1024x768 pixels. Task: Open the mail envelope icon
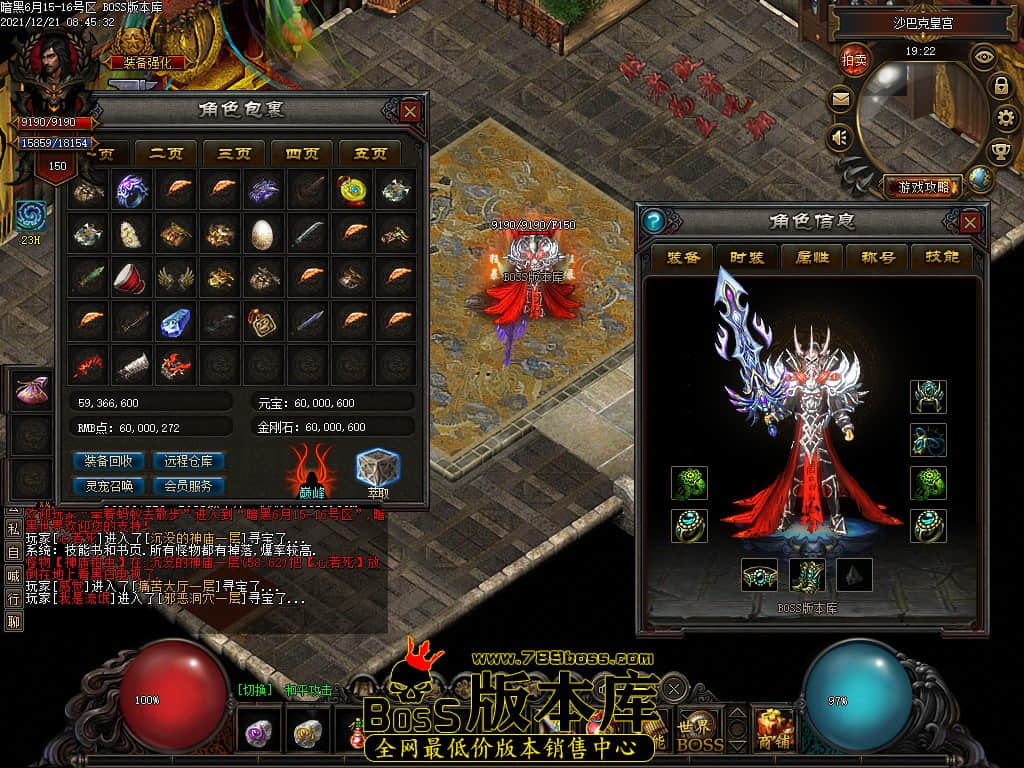840,99
